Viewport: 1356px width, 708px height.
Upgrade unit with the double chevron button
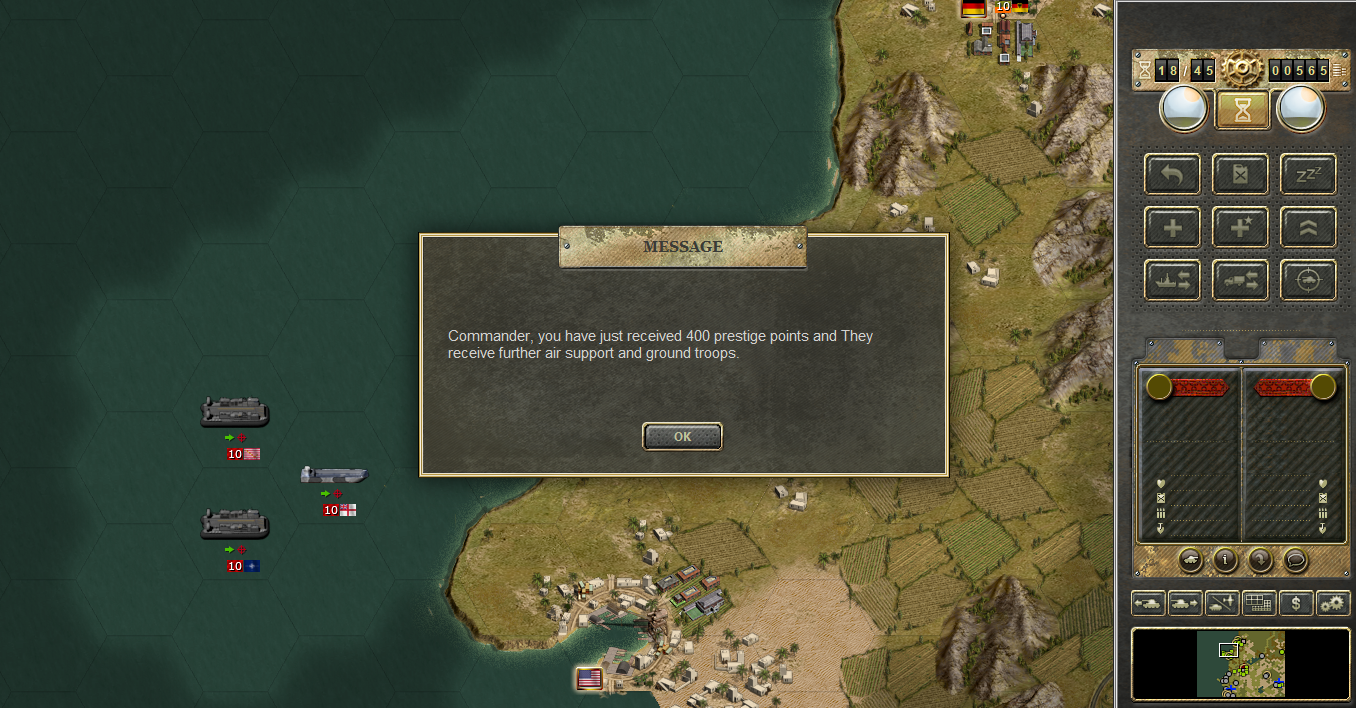point(1308,227)
